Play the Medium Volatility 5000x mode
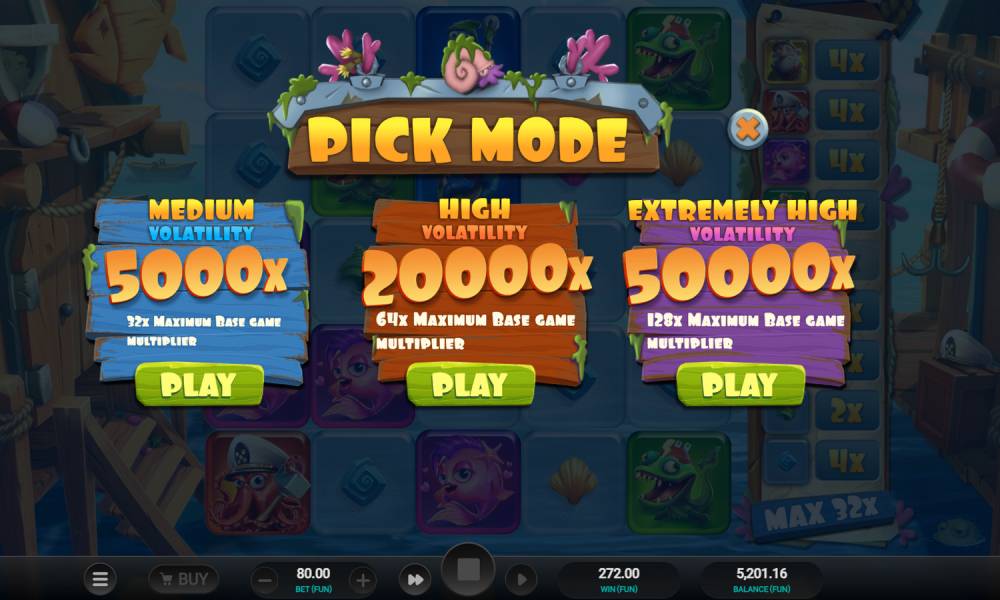Image resolution: width=1000 pixels, height=600 pixels. (x=199, y=385)
